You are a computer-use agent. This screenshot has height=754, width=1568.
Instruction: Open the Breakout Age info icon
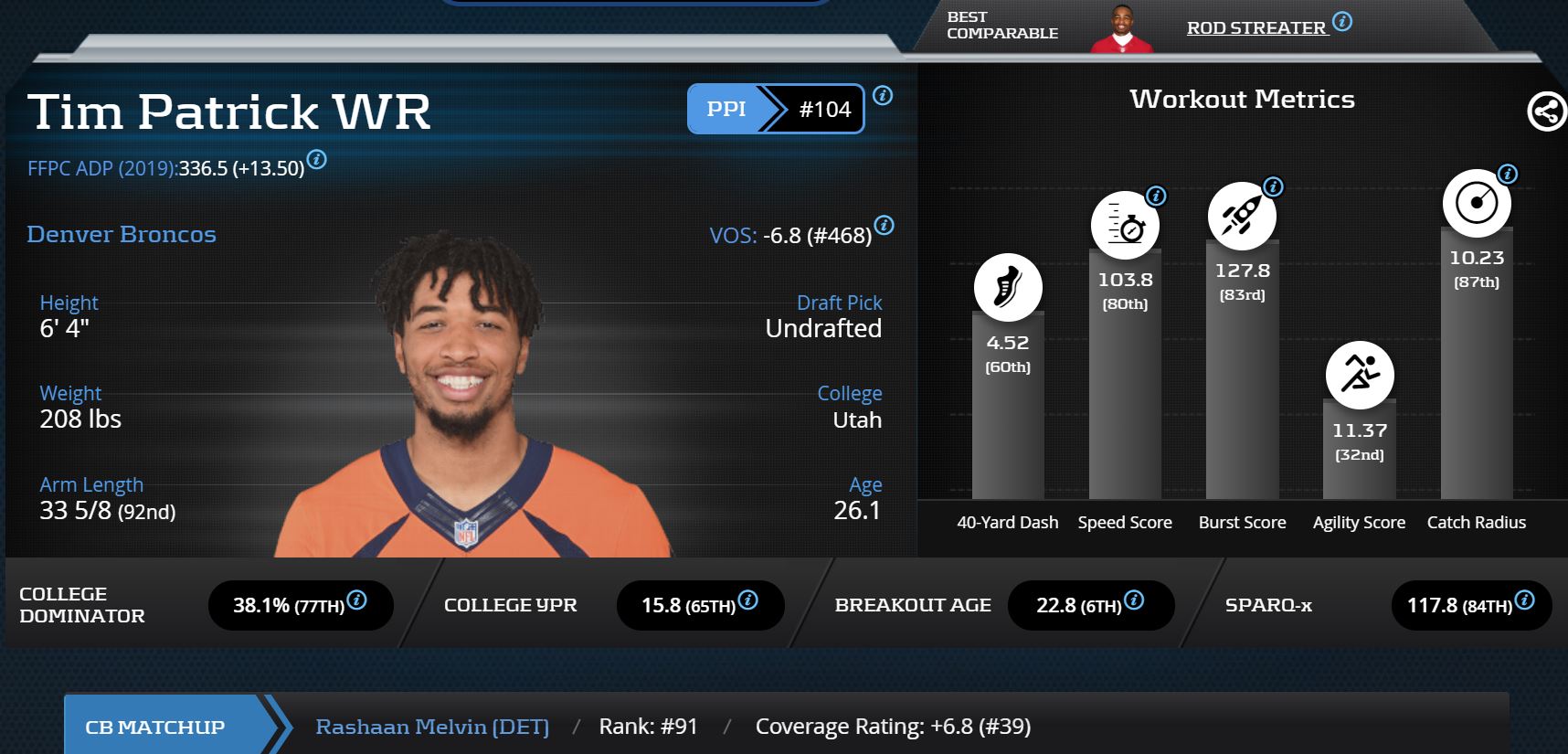click(x=1134, y=600)
